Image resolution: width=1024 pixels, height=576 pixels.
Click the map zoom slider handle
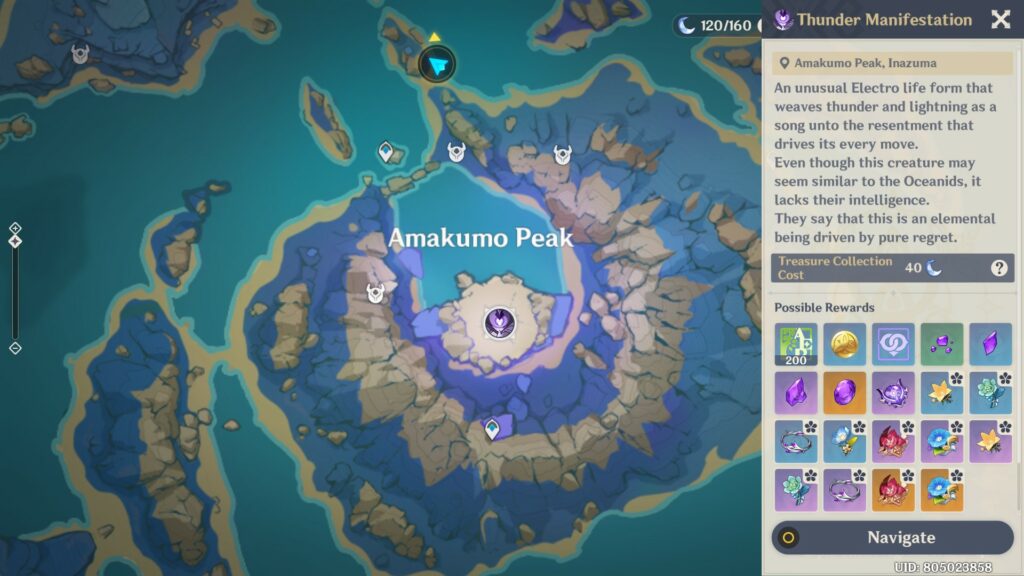15,241
